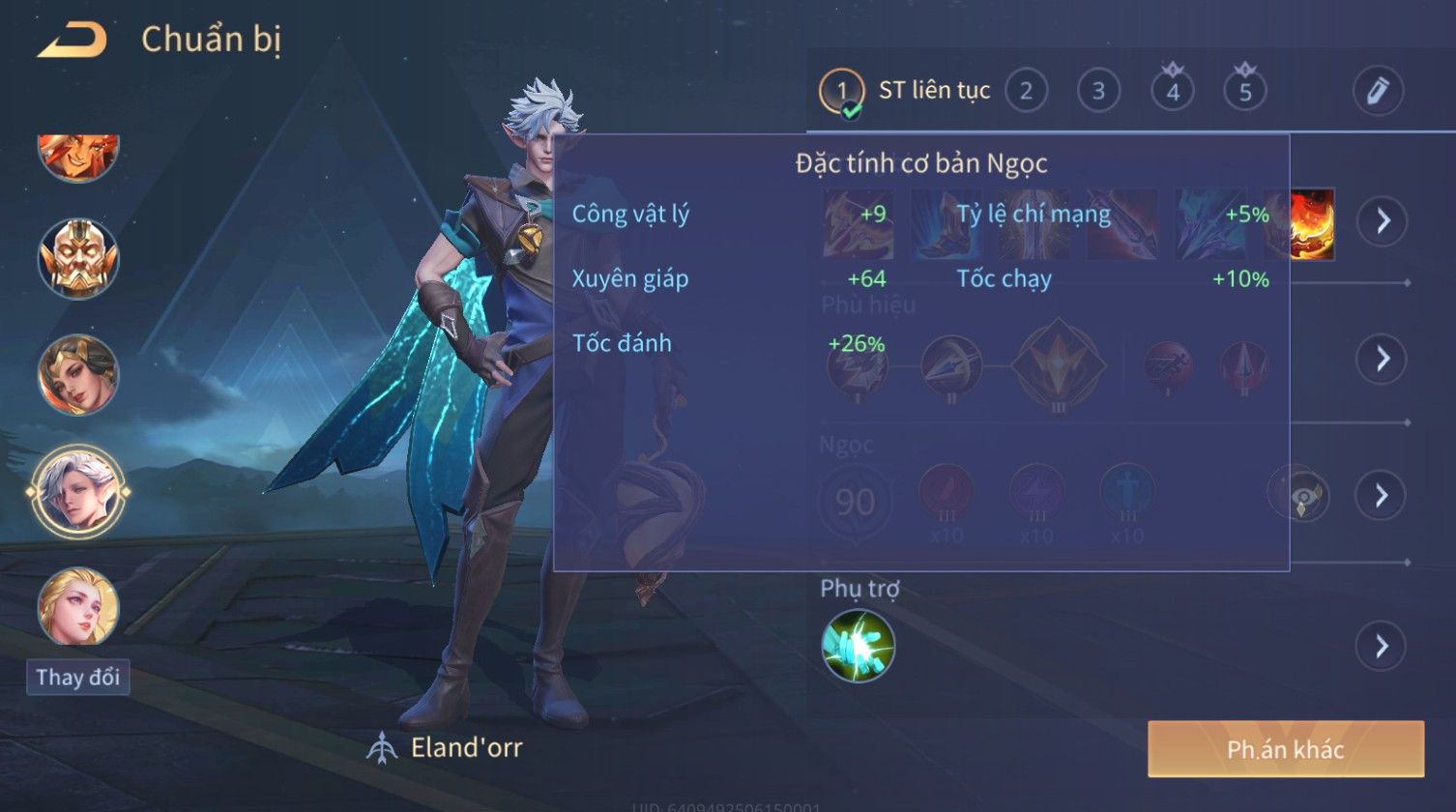The height and width of the screenshot is (812, 1456).
Task: Open the Ngọc arcana settings arrow
Action: pyautogui.click(x=1382, y=495)
